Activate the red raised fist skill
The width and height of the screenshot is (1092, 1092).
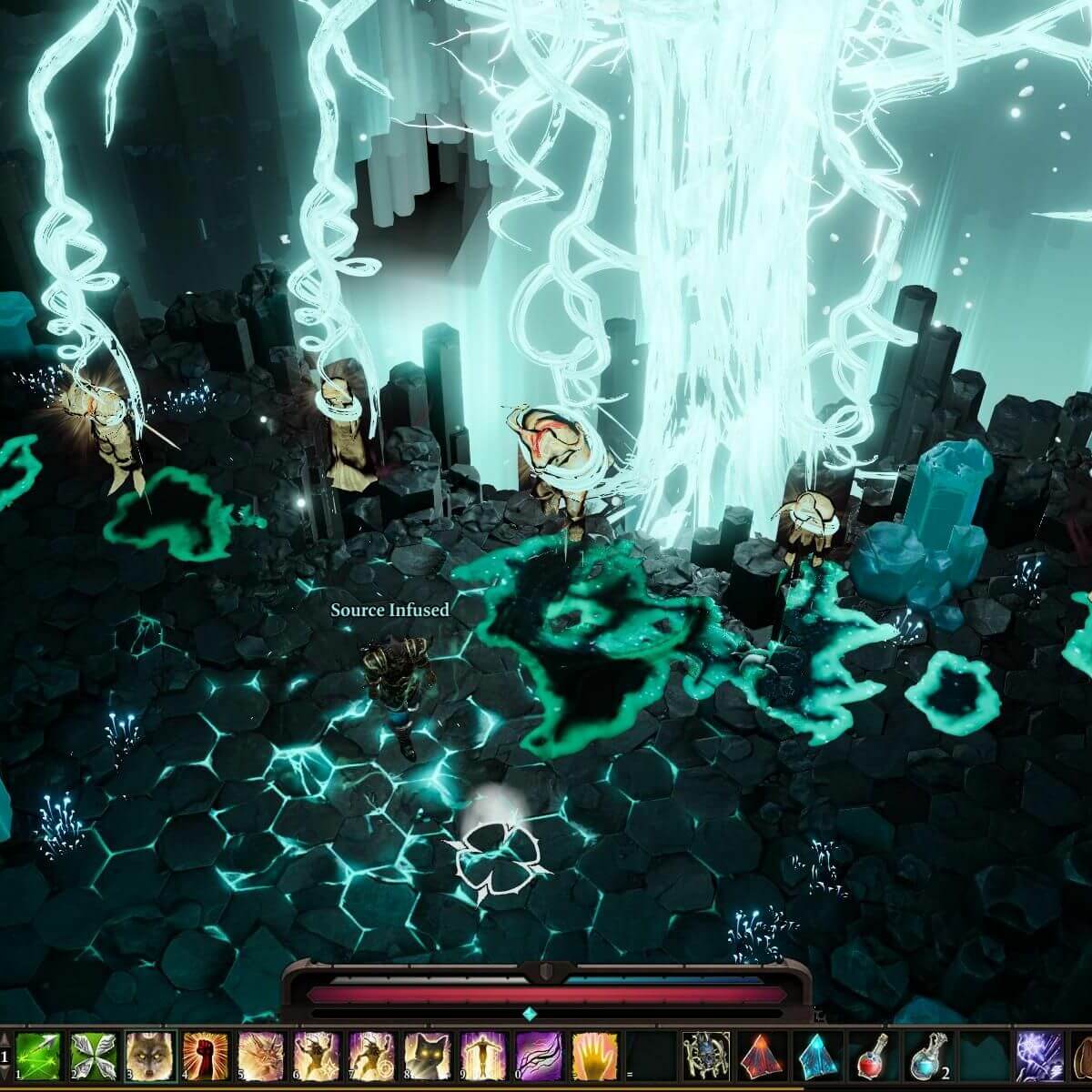205,1056
